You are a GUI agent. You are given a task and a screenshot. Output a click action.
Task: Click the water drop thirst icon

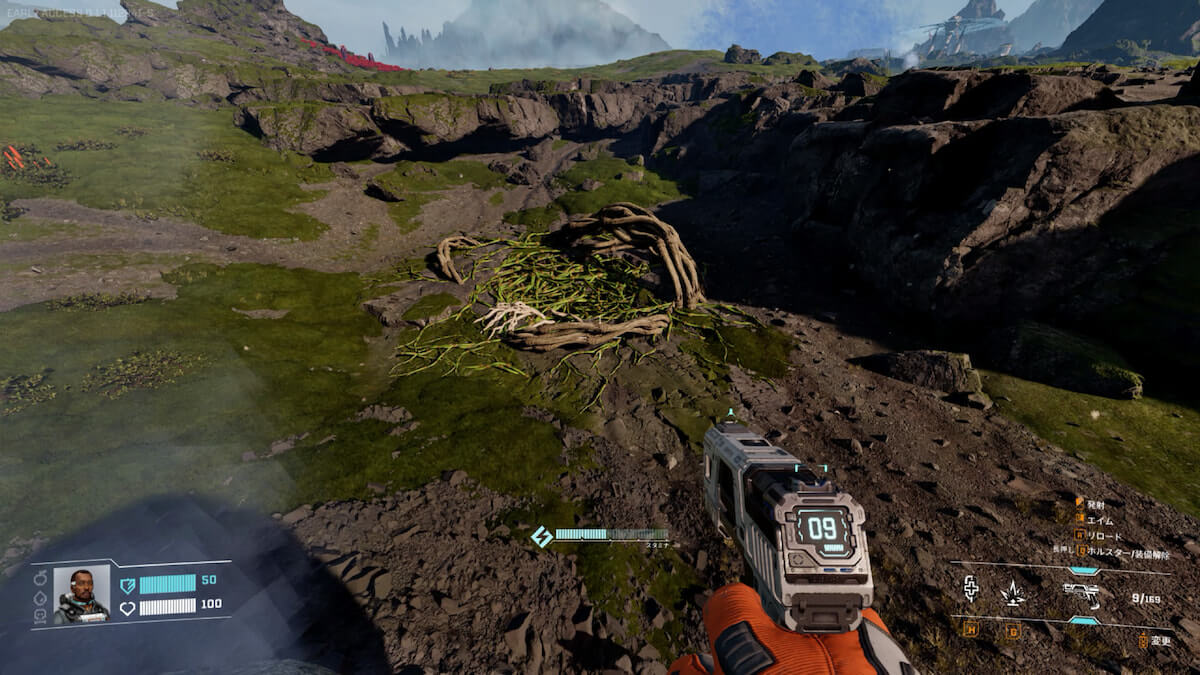40,597
